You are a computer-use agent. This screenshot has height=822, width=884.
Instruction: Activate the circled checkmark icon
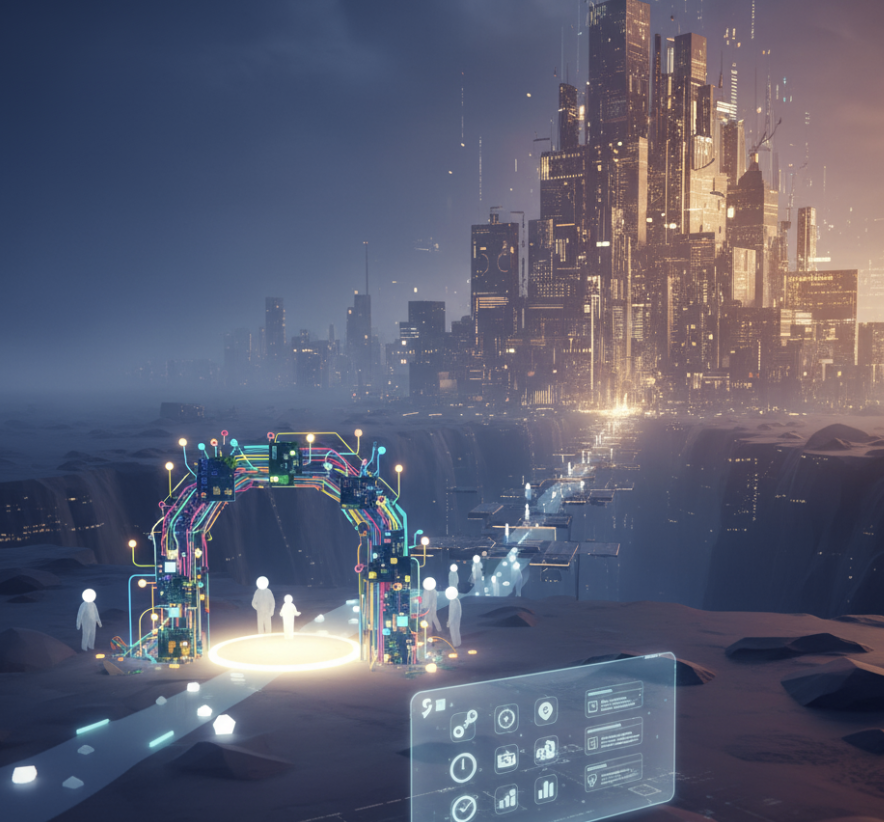(x=464, y=807)
